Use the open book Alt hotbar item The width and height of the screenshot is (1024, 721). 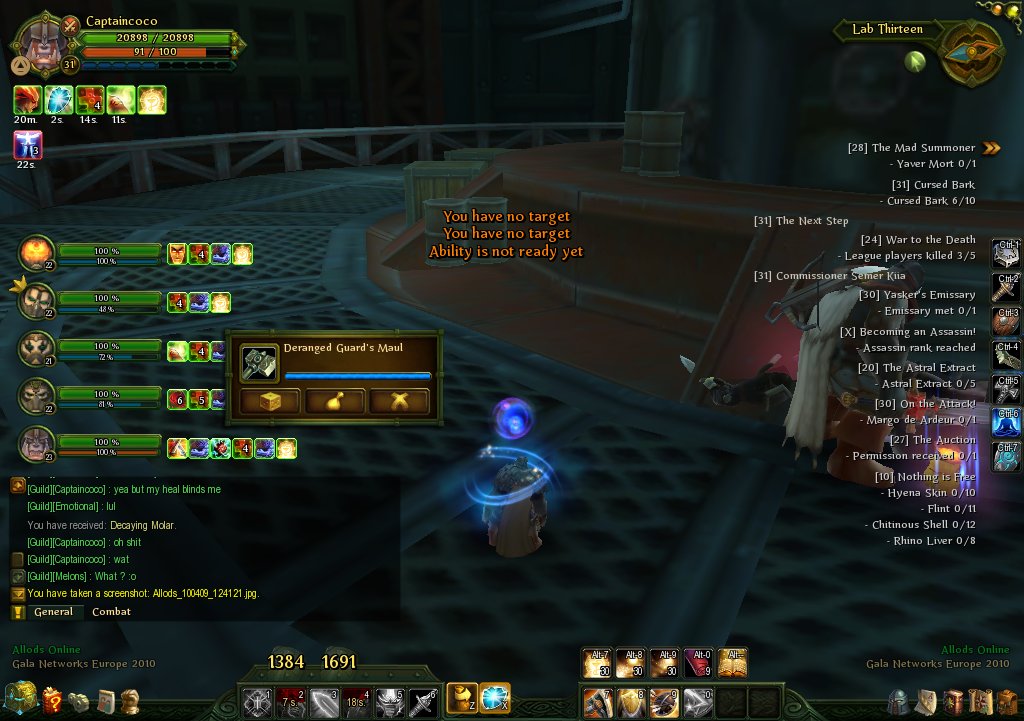pos(733,662)
